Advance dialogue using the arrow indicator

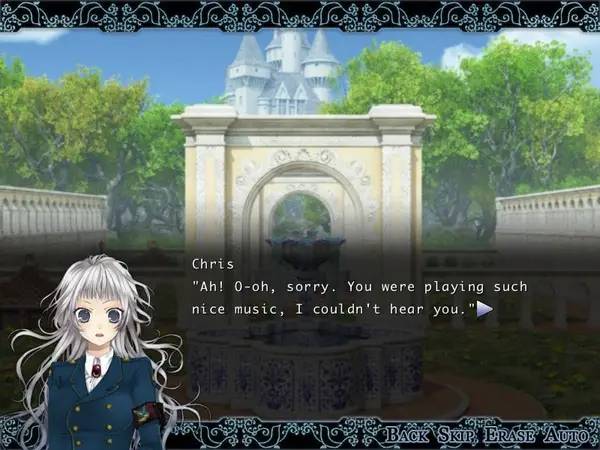485,310
